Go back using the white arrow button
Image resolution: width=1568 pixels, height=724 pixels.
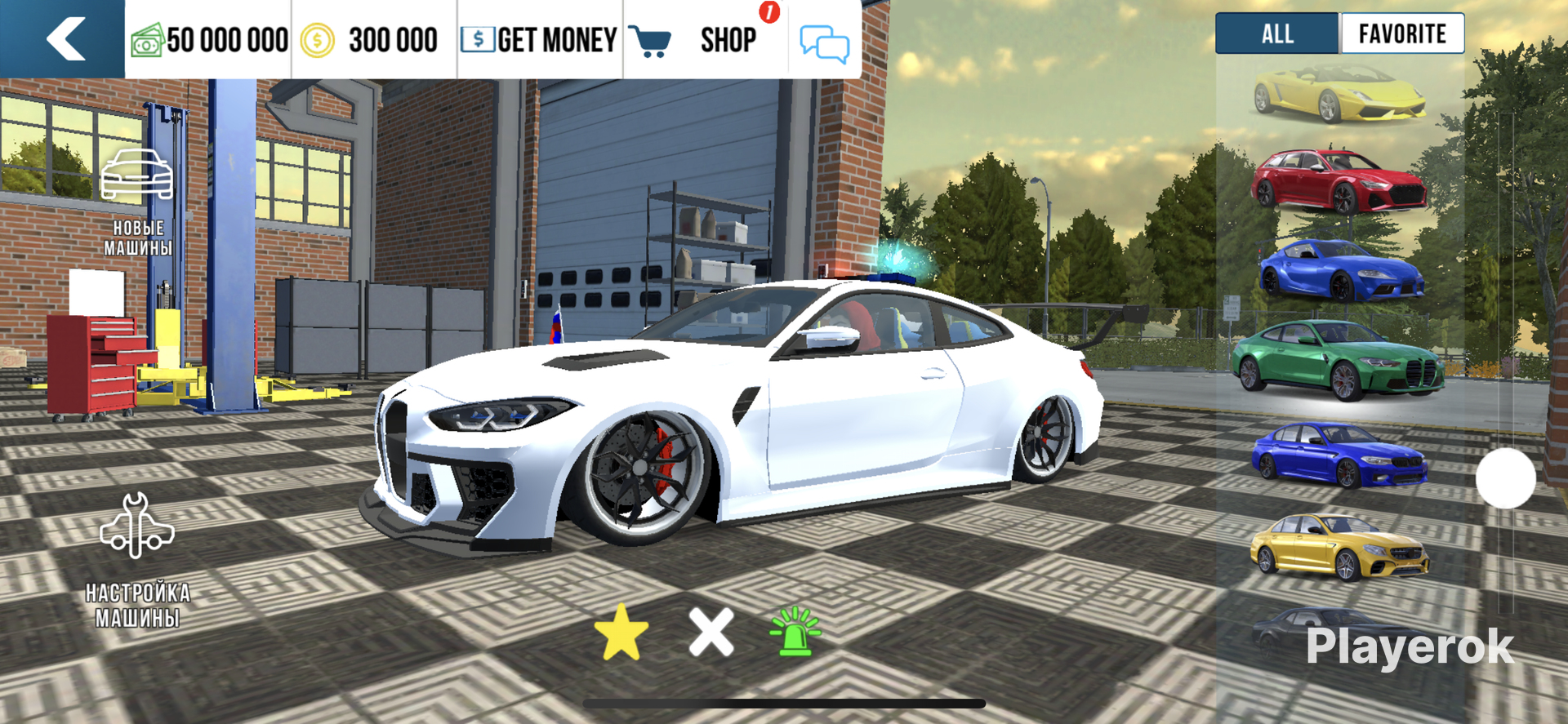(64, 39)
